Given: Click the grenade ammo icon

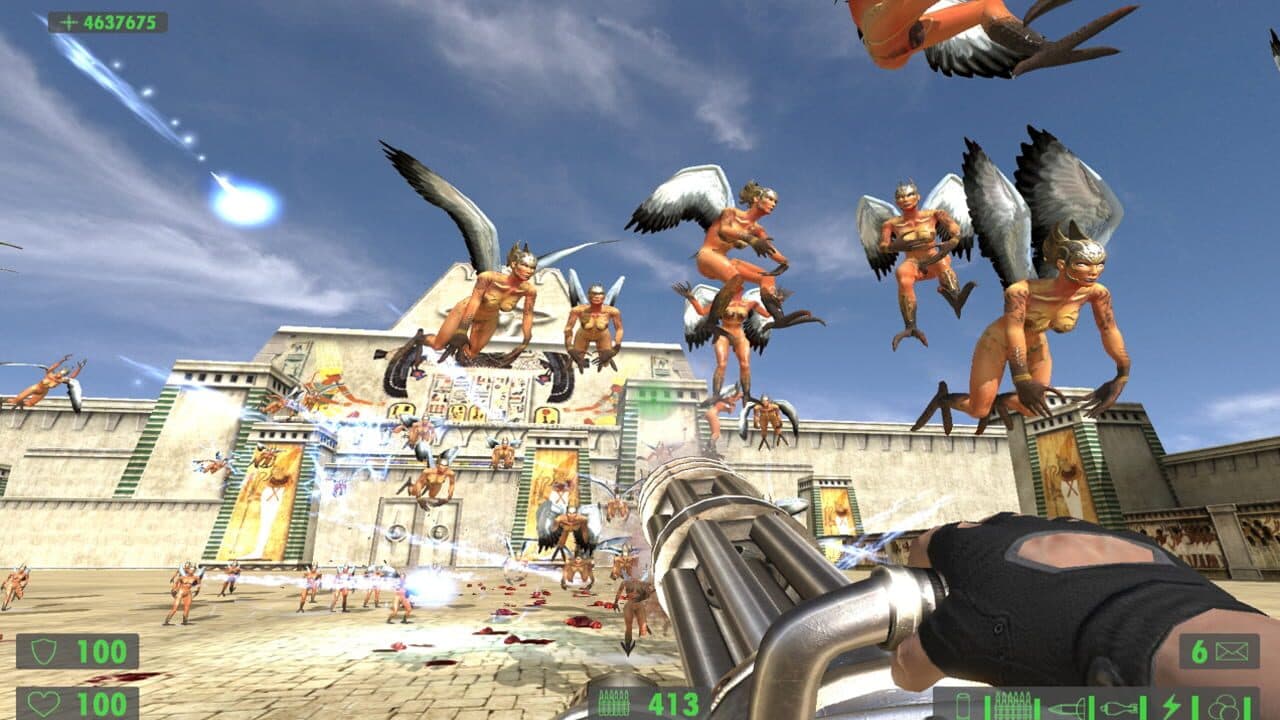Looking at the screenshot, I should [x=1119, y=704].
